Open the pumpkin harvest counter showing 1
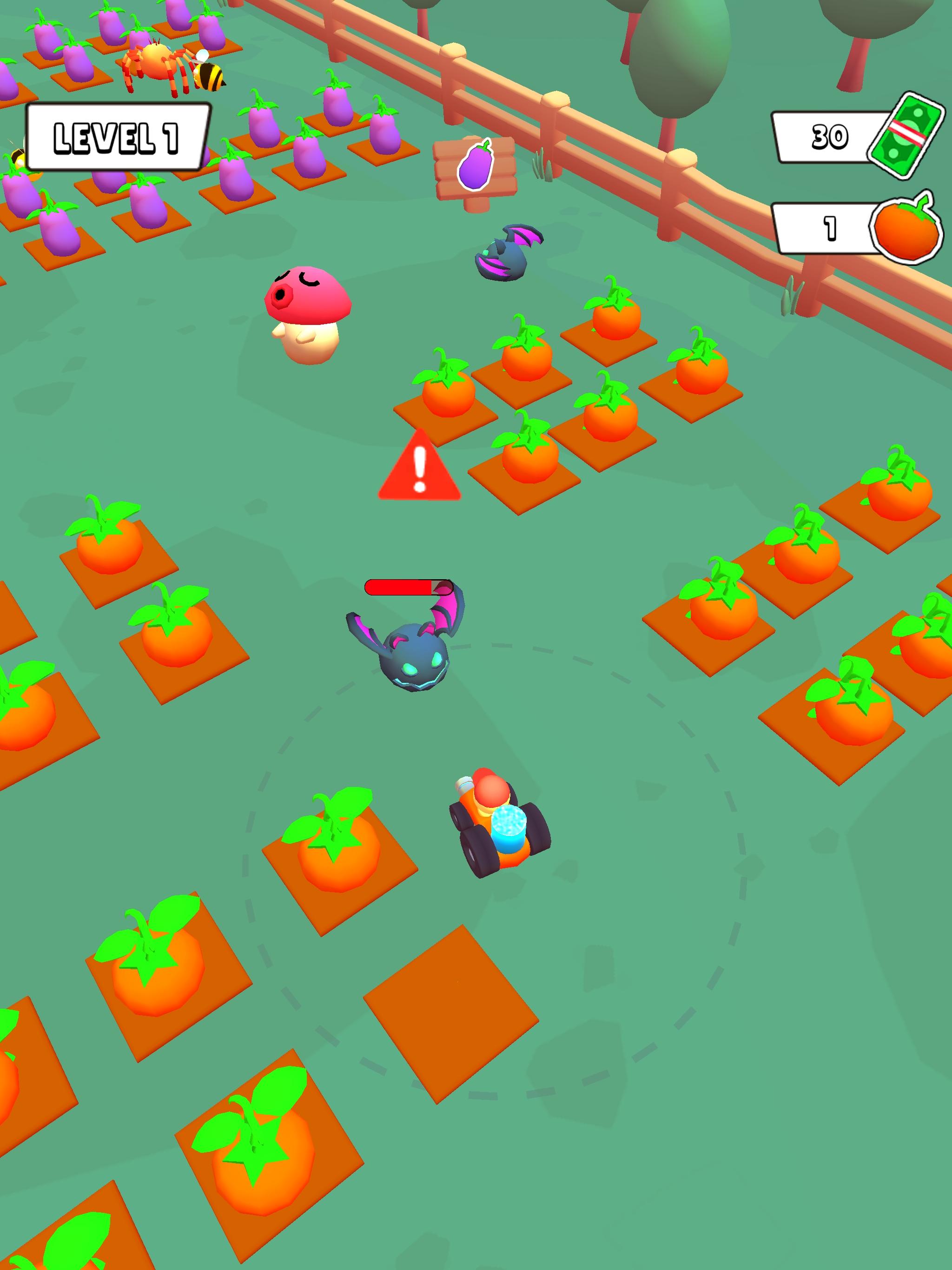 tap(828, 228)
